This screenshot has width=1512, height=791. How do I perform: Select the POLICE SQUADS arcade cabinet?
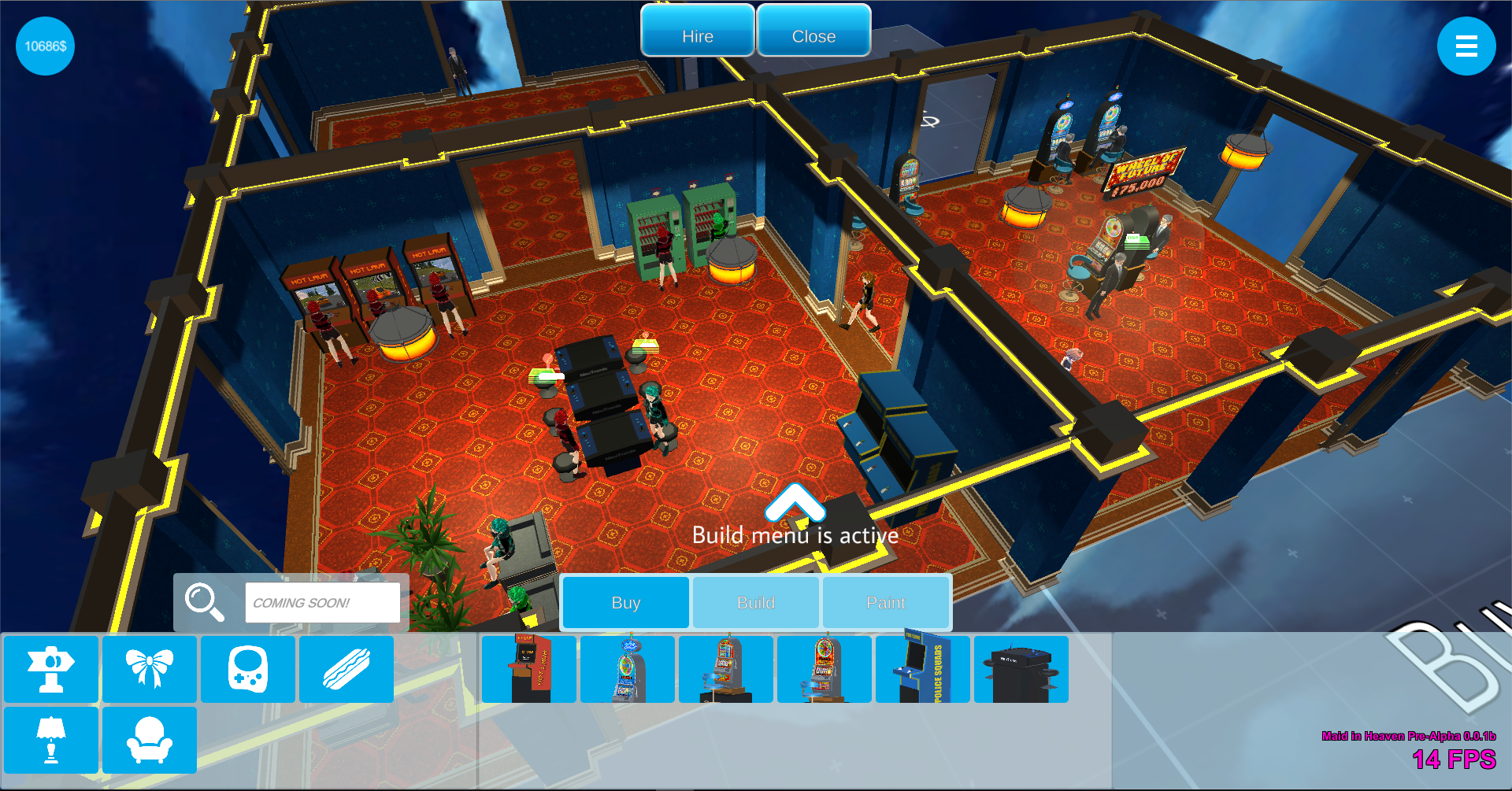[923, 669]
